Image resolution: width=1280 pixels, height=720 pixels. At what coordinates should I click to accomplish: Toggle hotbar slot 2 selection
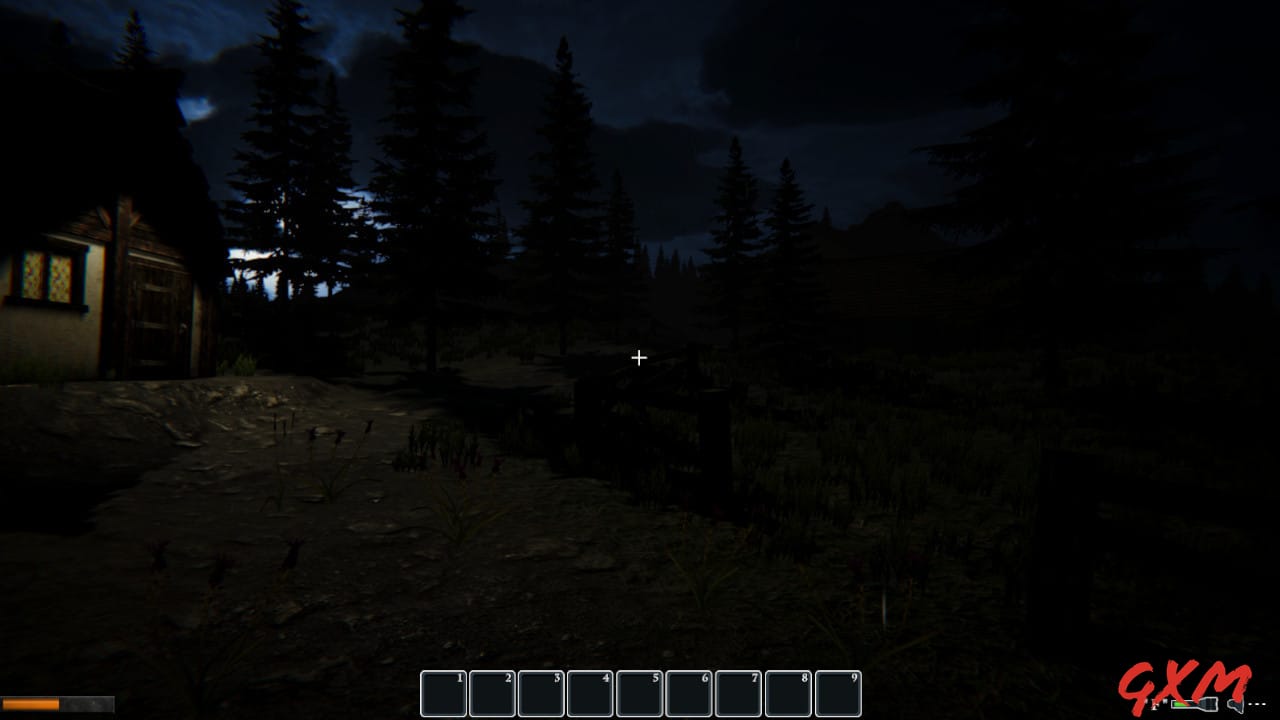tap(492, 692)
